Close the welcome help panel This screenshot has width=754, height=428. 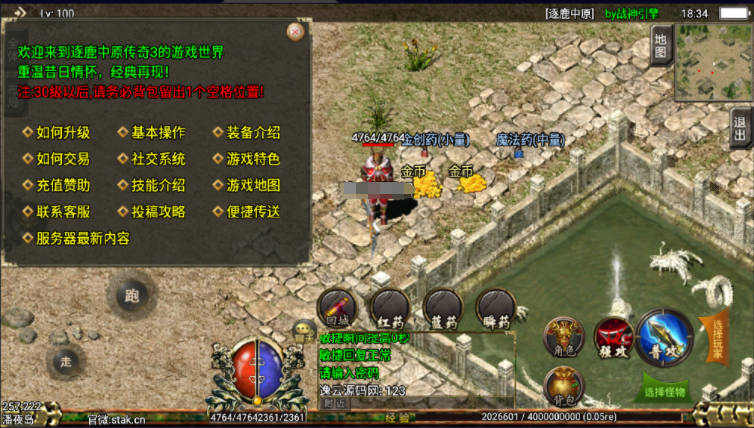[295, 31]
